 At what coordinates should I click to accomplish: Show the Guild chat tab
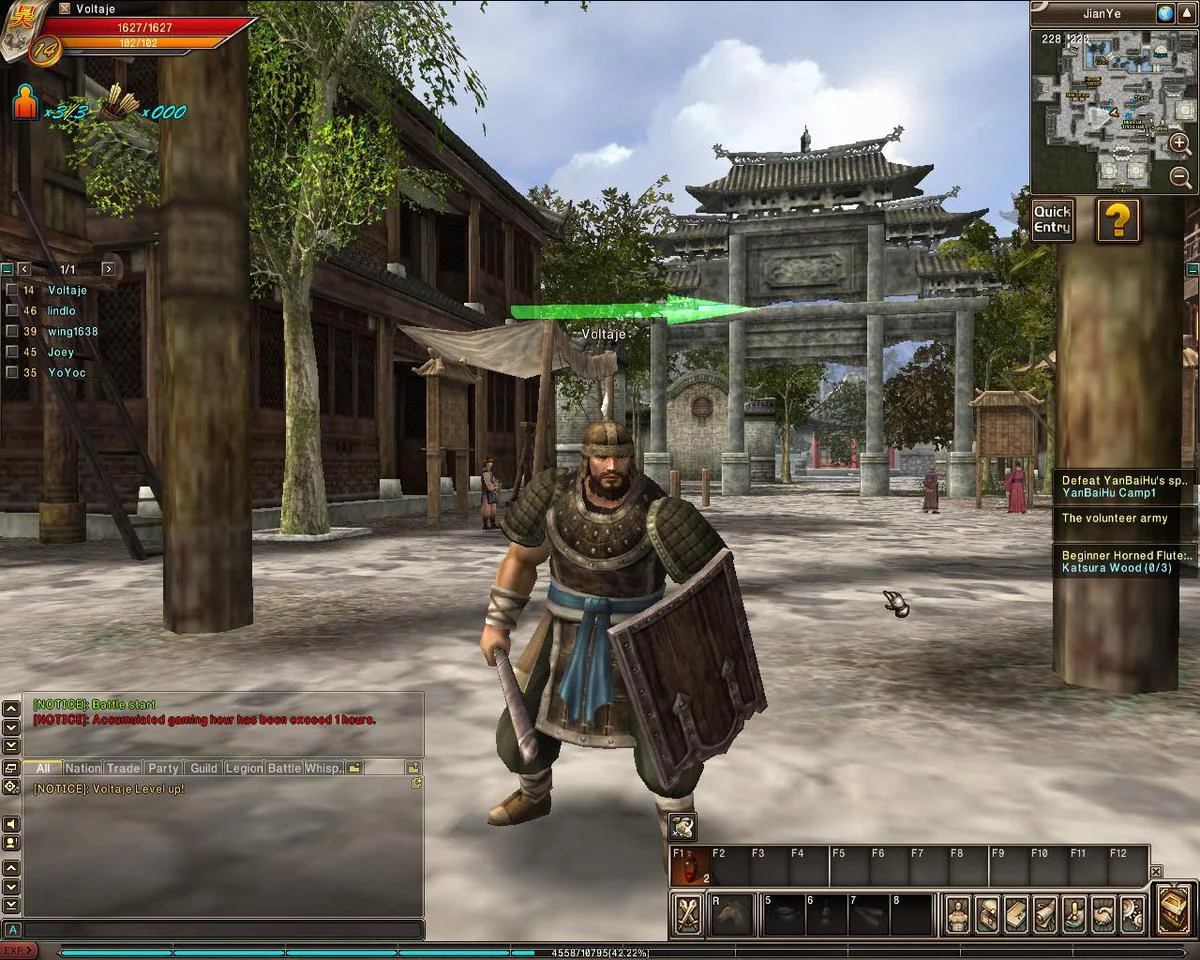click(204, 768)
